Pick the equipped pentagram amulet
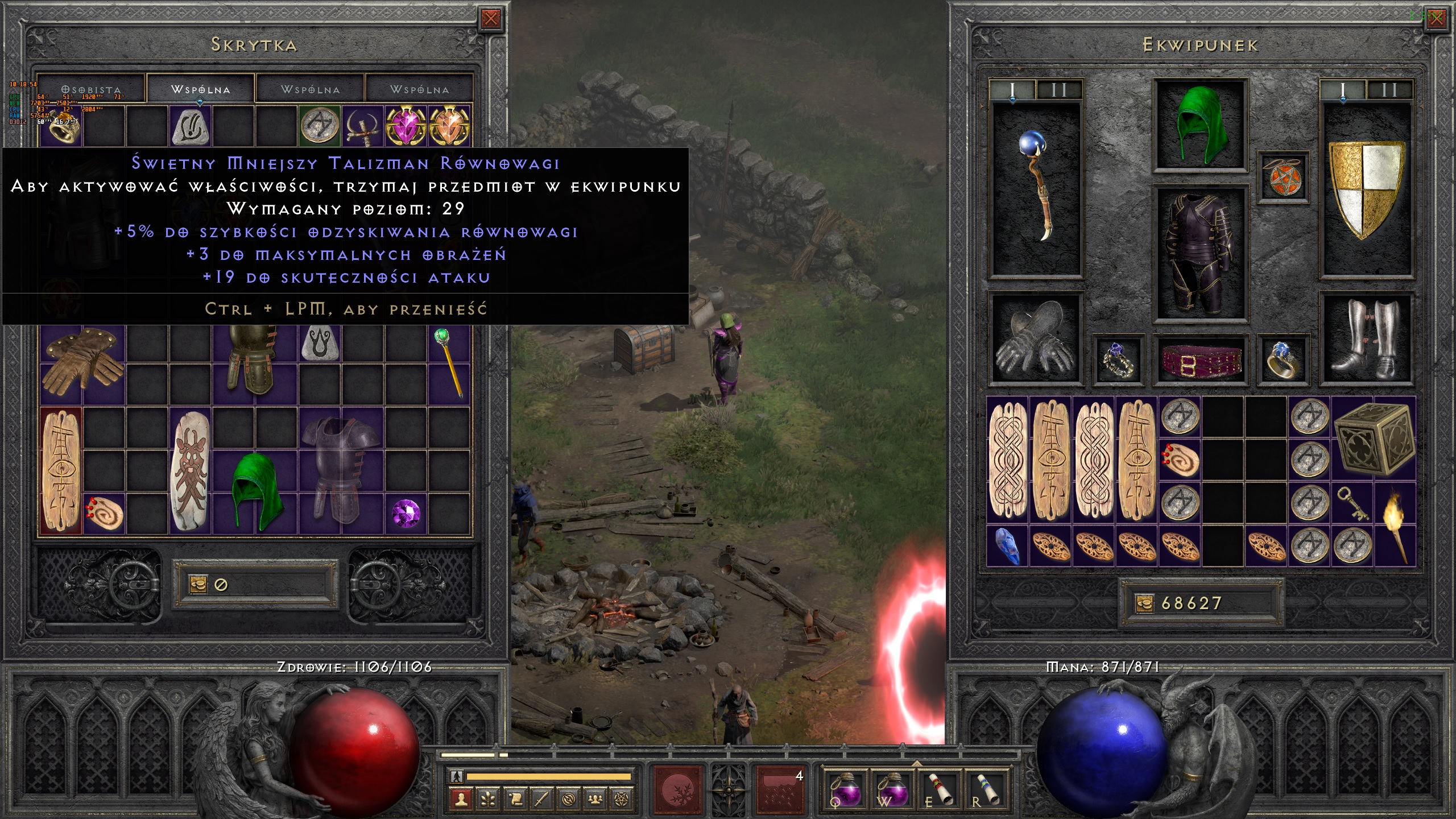The image size is (1456, 819). click(1283, 176)
